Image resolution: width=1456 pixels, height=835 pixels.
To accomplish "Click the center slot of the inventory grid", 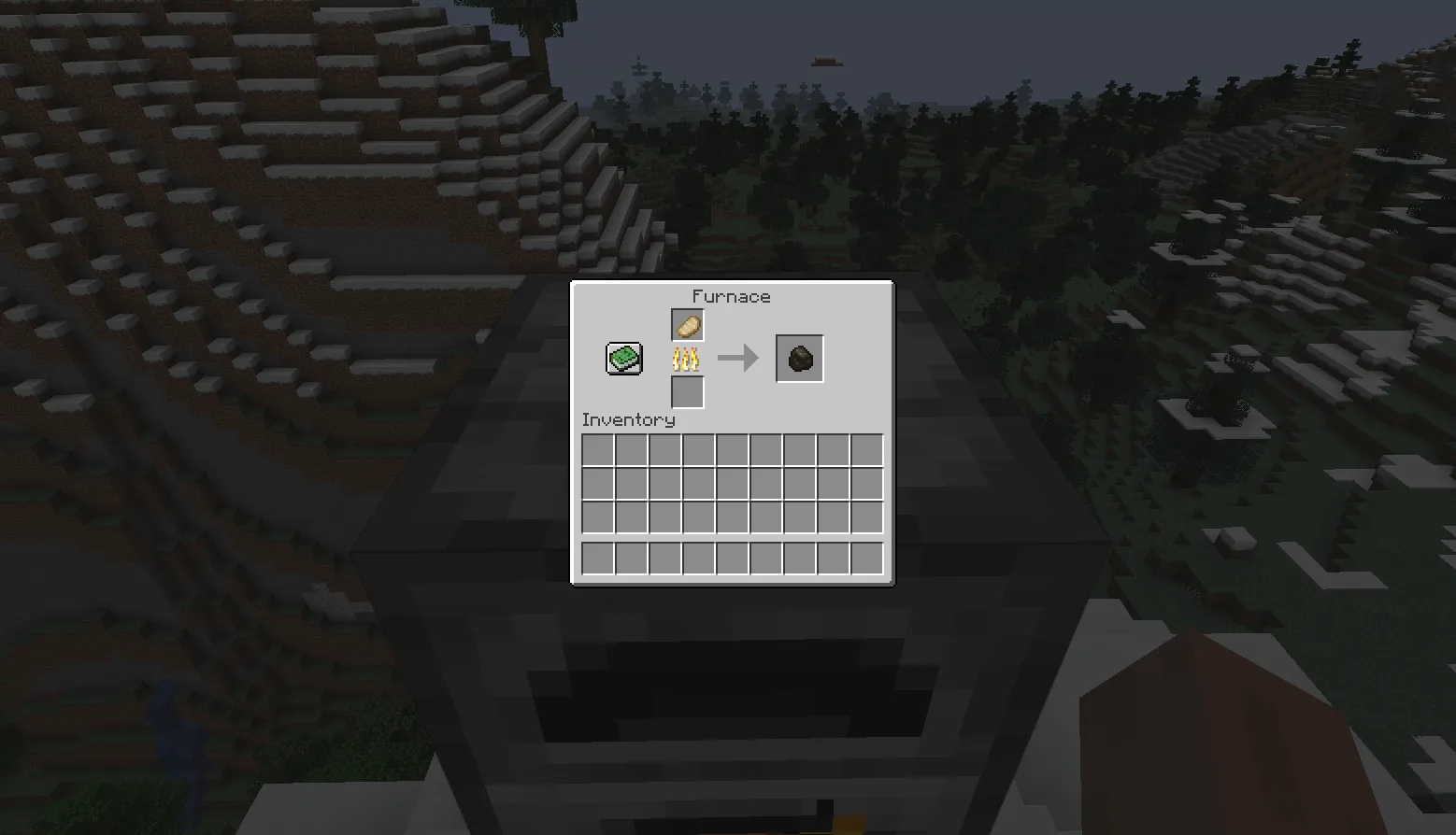I will tap(733, 484).
